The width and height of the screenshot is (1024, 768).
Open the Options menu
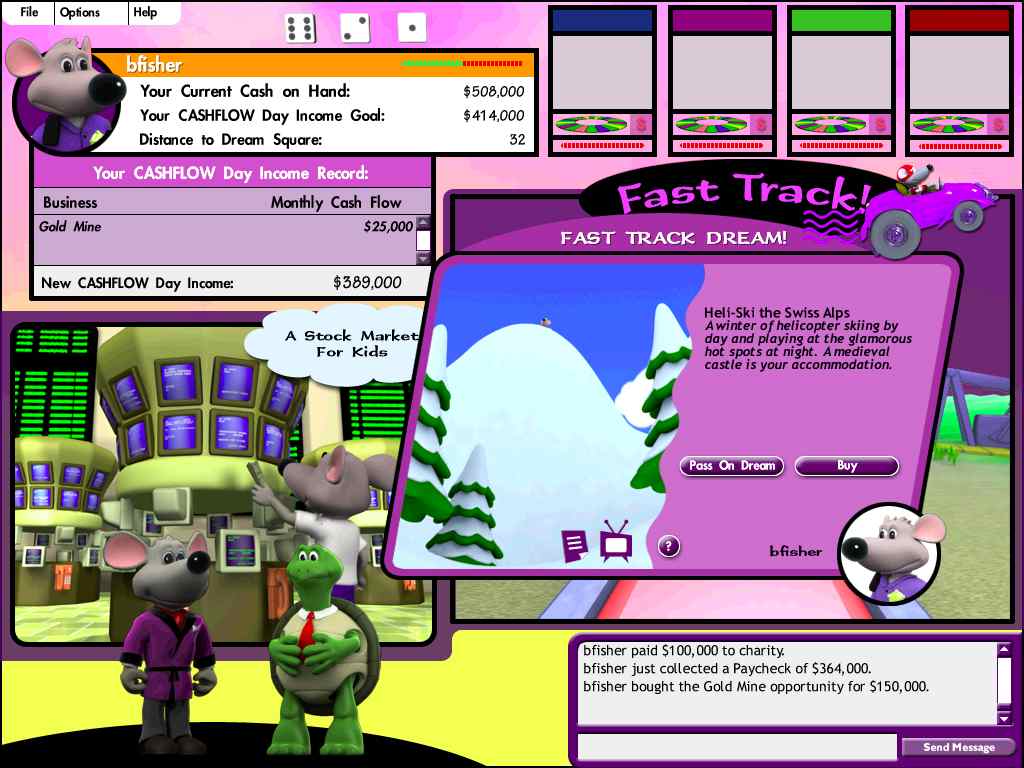79,12
